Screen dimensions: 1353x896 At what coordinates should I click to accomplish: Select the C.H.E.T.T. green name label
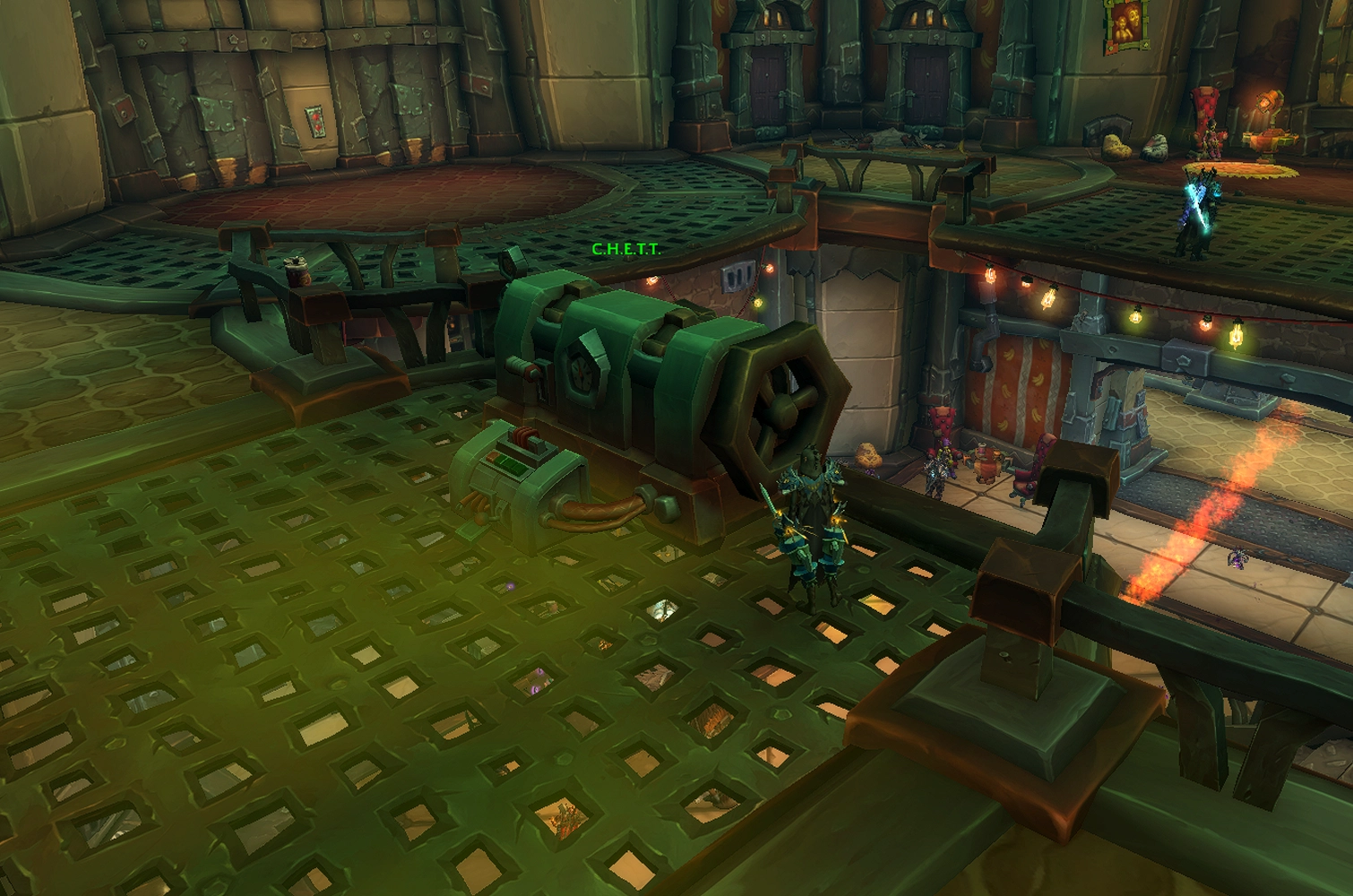pos(625,249)
